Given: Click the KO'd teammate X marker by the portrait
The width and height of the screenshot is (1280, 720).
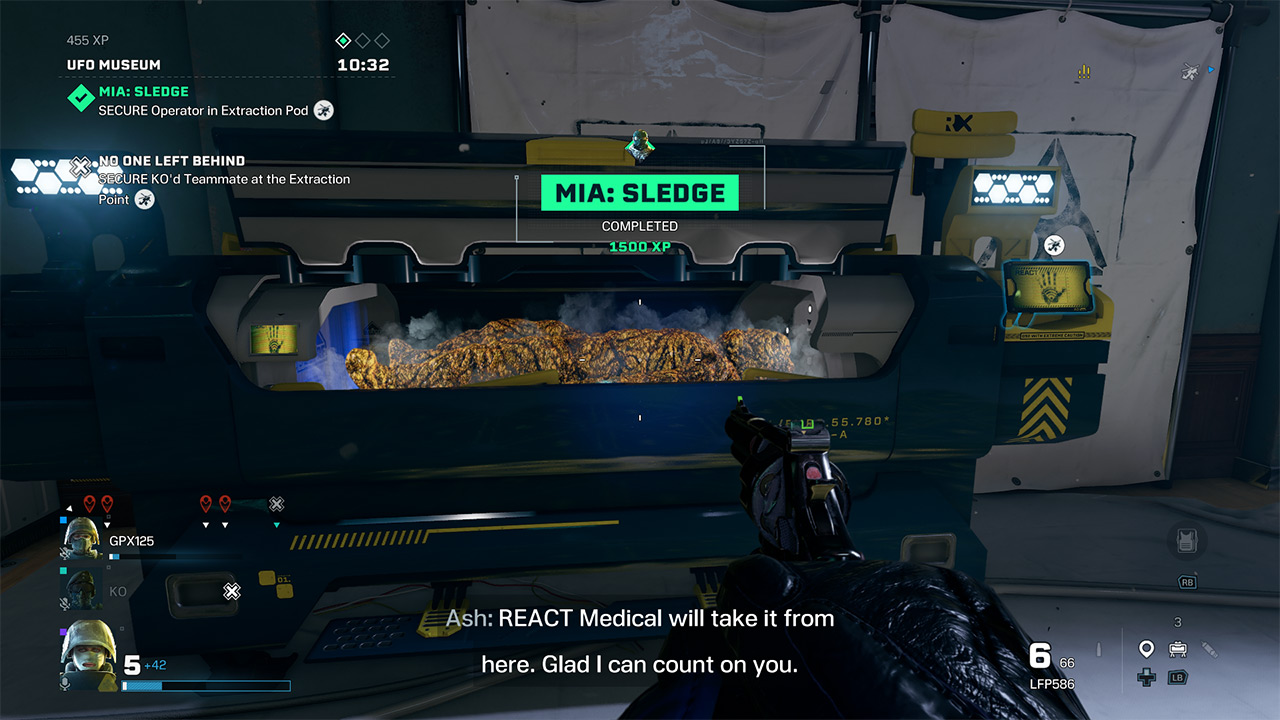Looking at the screenshot, I should point(232,591).
